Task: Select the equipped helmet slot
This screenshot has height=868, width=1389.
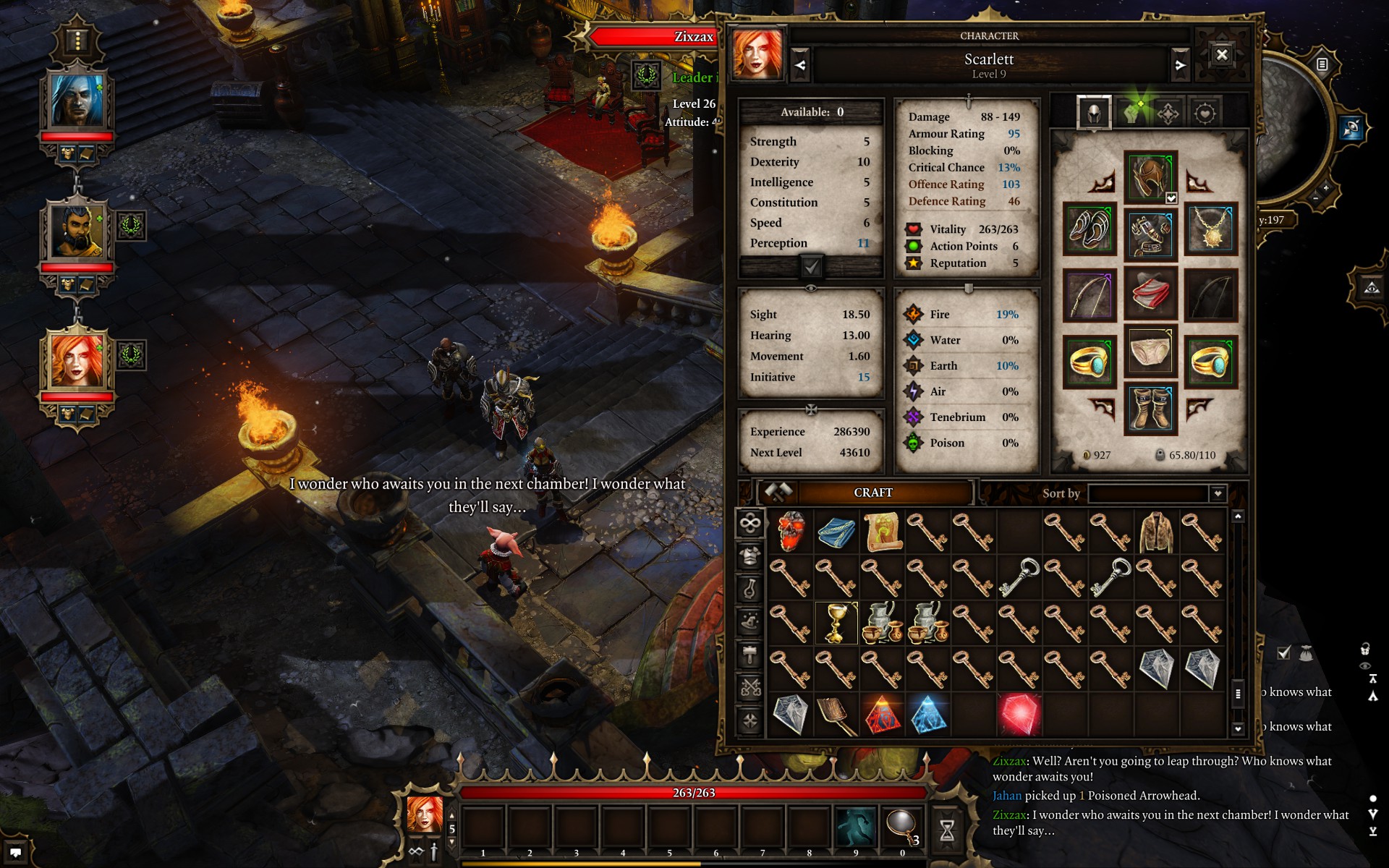Action: tap(1150, 177)
